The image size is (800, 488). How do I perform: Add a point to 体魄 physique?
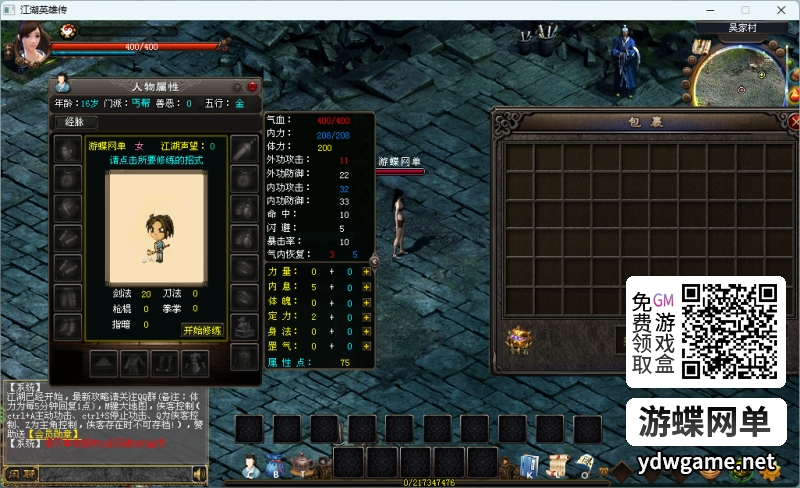pos(367,301)
